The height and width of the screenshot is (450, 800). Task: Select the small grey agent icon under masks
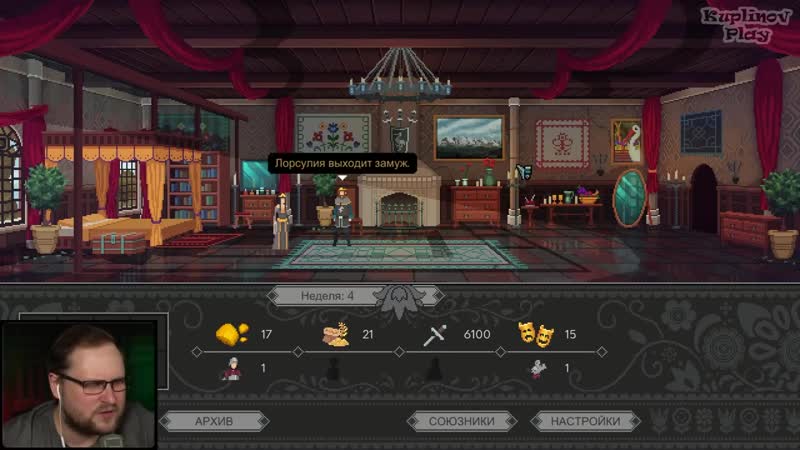point(537,369)
